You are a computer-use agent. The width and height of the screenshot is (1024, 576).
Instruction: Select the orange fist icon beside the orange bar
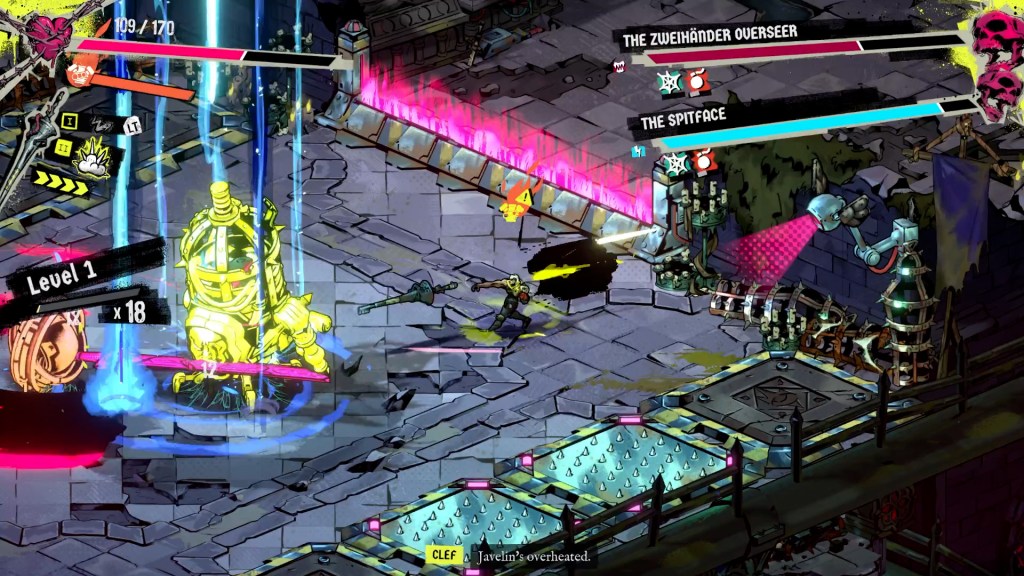(78, 72)
